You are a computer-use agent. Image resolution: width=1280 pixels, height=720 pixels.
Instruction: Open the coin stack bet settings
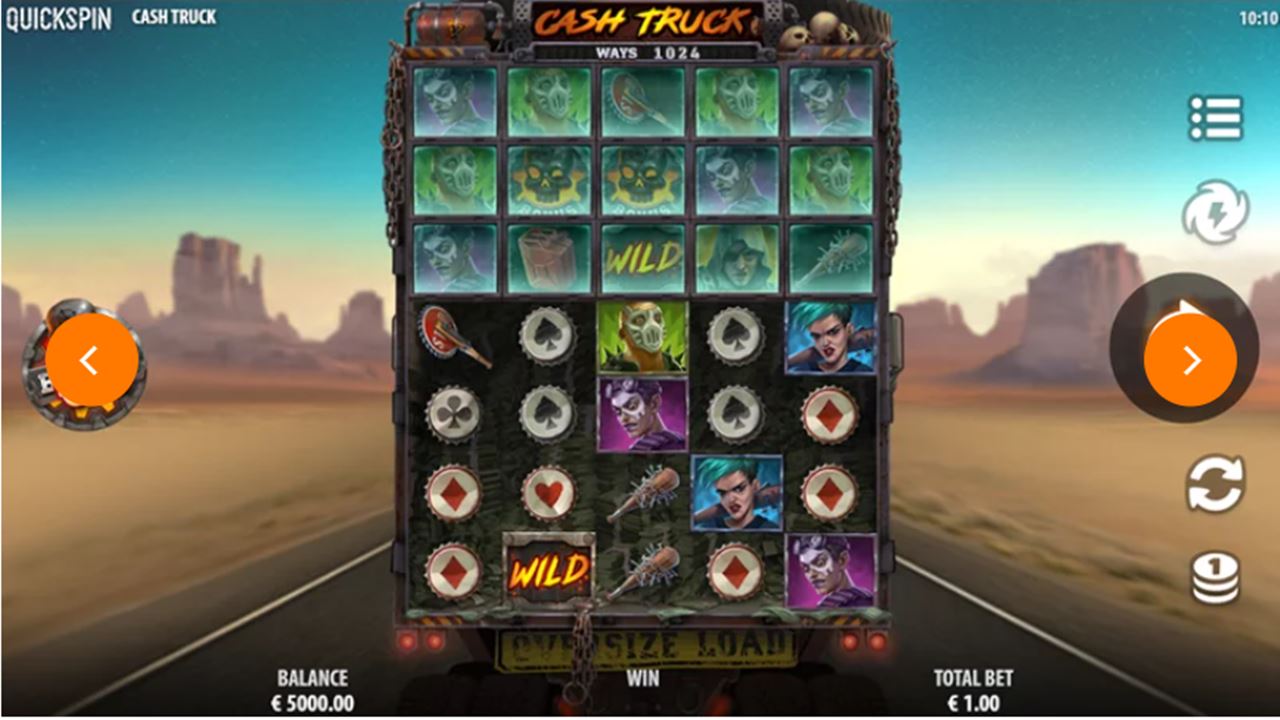(x=1215, y=578)
